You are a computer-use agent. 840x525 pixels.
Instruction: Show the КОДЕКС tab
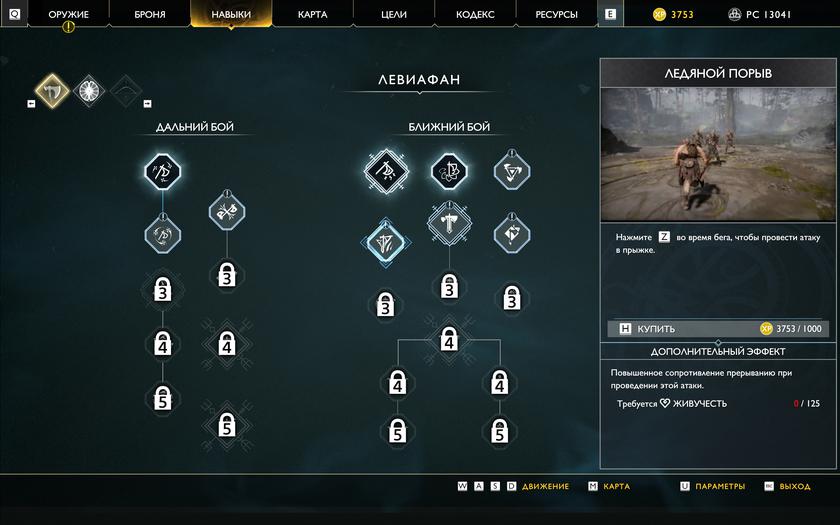(x=475, y=15)
